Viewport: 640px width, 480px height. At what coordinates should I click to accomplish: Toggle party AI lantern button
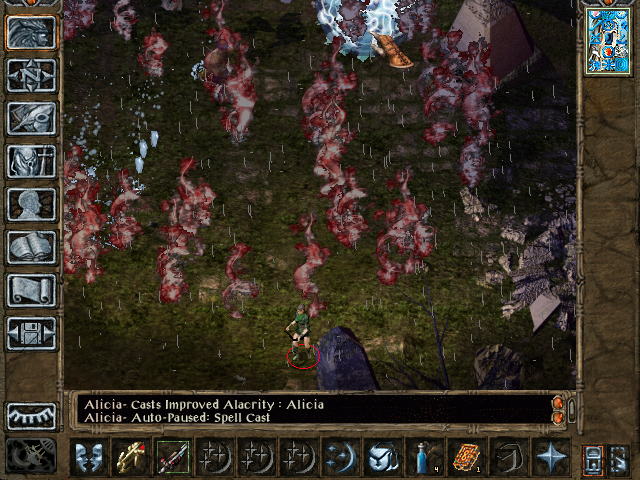[593, 457]
